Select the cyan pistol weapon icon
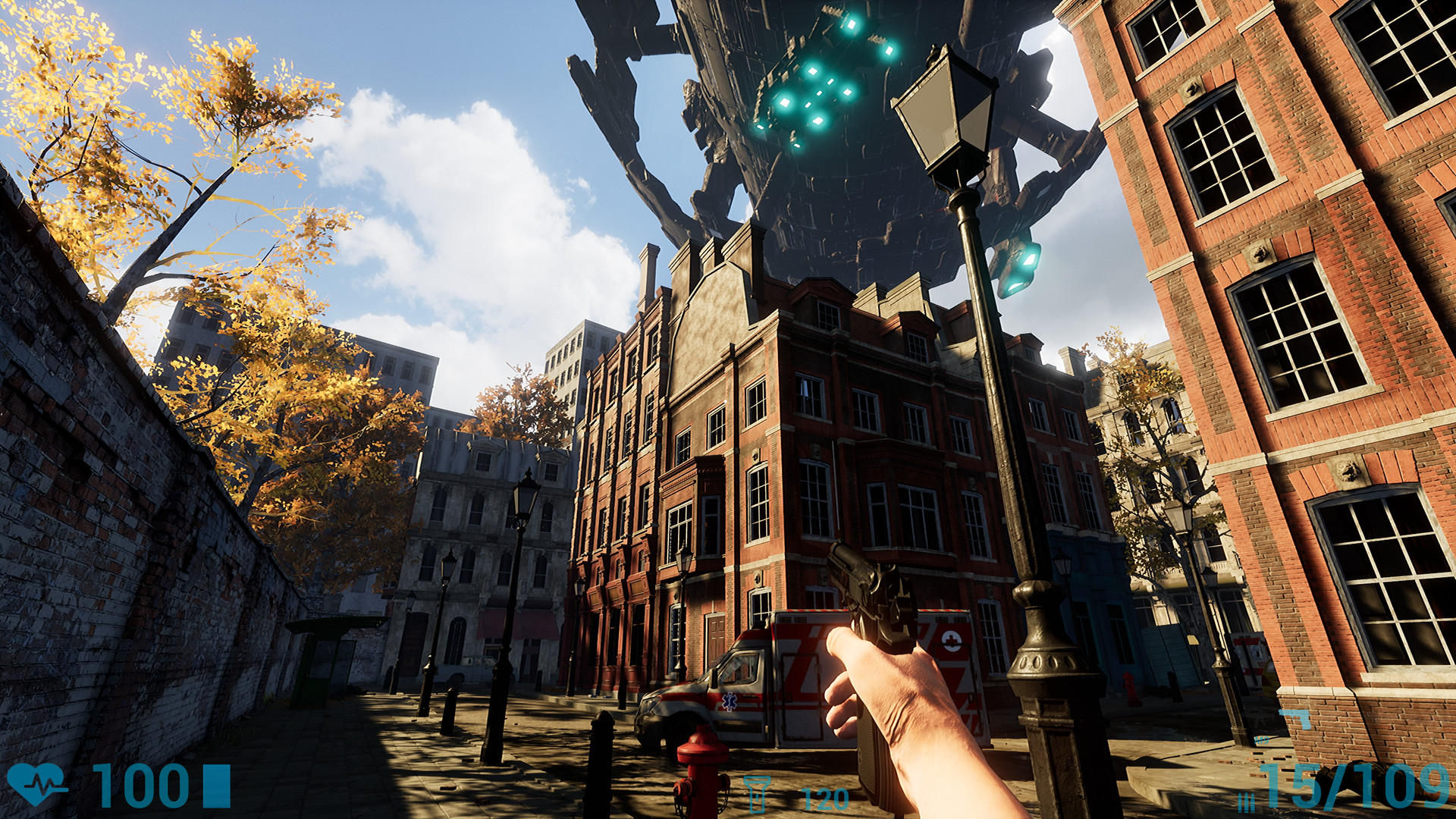Viewport: 1456px width, 819px height. [1294, 718]
